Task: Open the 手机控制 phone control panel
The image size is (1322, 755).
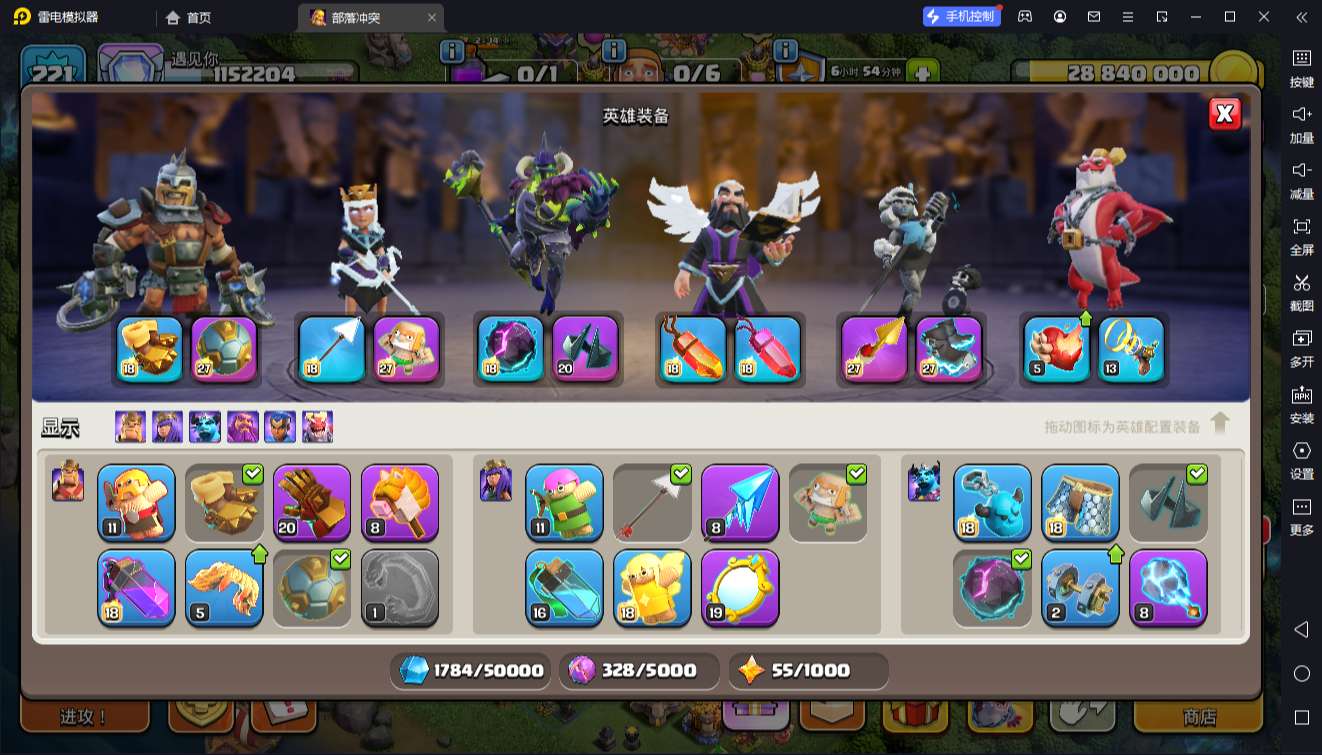Action: (961, 16)
